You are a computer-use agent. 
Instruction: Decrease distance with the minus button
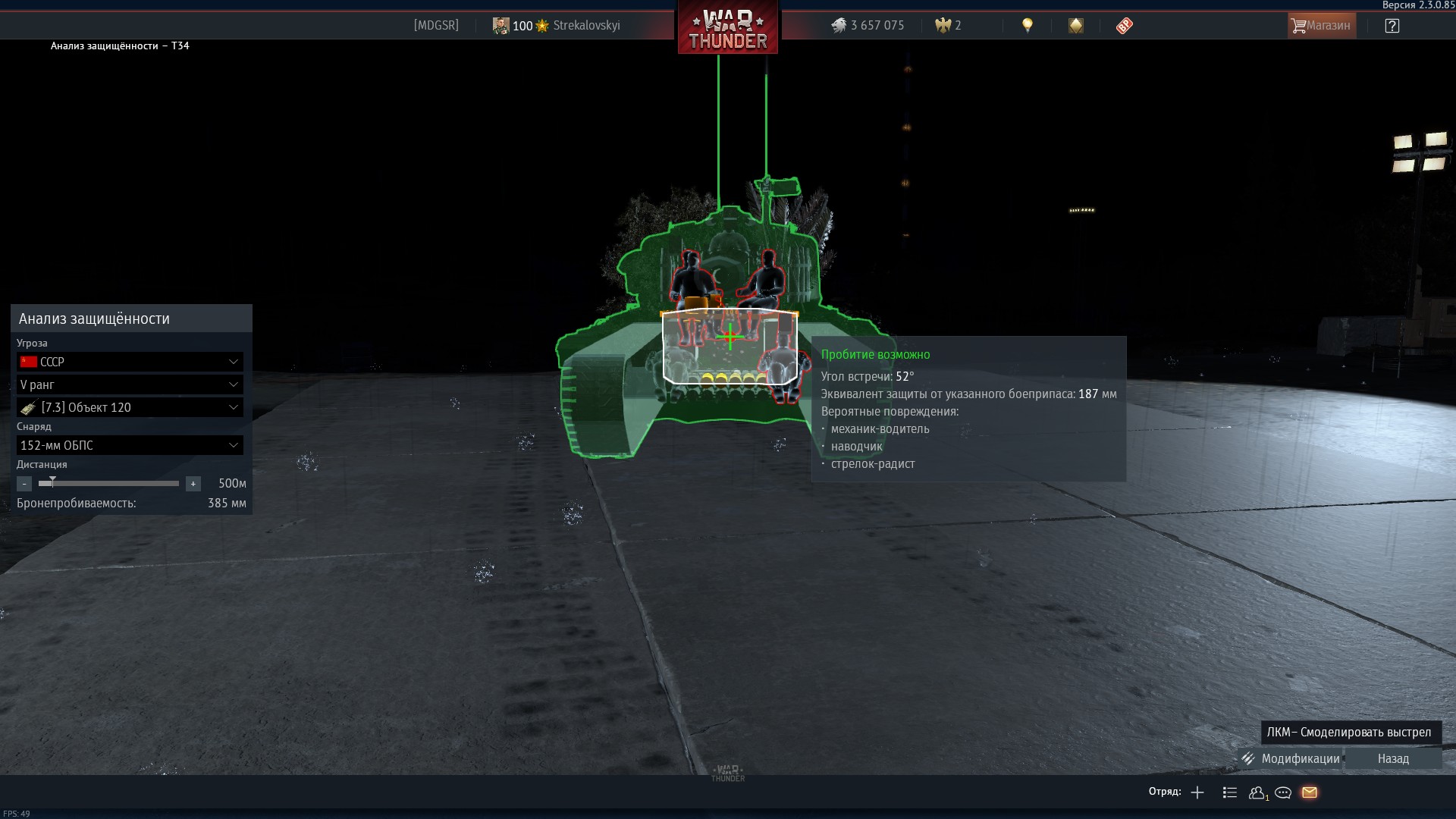pyautogui.click(x=24, y=484)
